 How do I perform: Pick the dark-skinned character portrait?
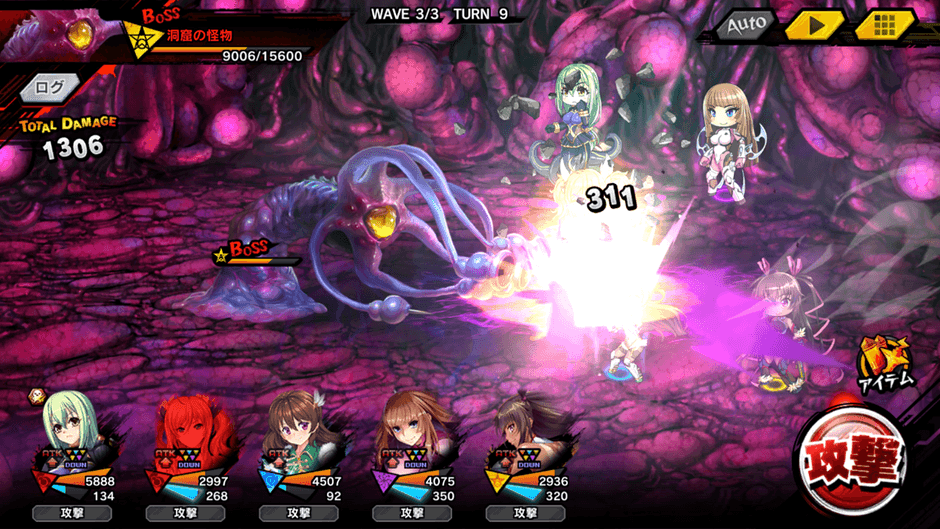522,437
